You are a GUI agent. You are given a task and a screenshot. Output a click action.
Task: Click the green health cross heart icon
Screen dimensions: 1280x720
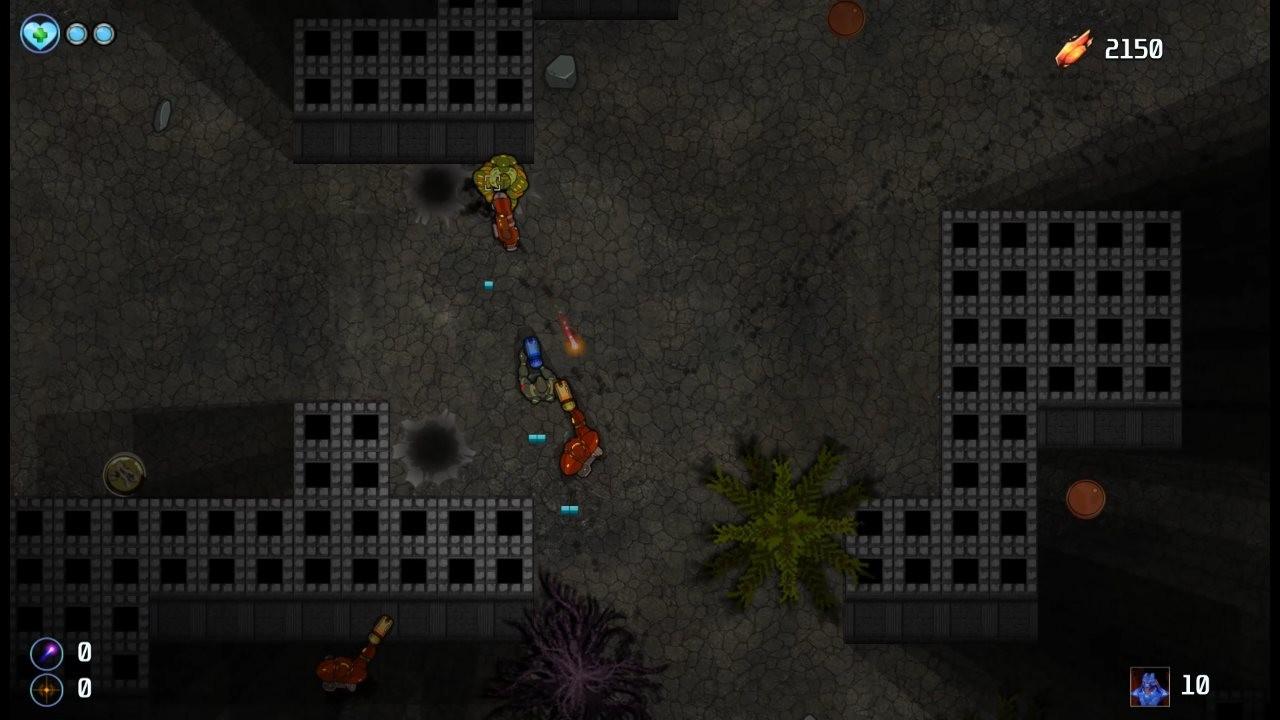coord(38,33)
